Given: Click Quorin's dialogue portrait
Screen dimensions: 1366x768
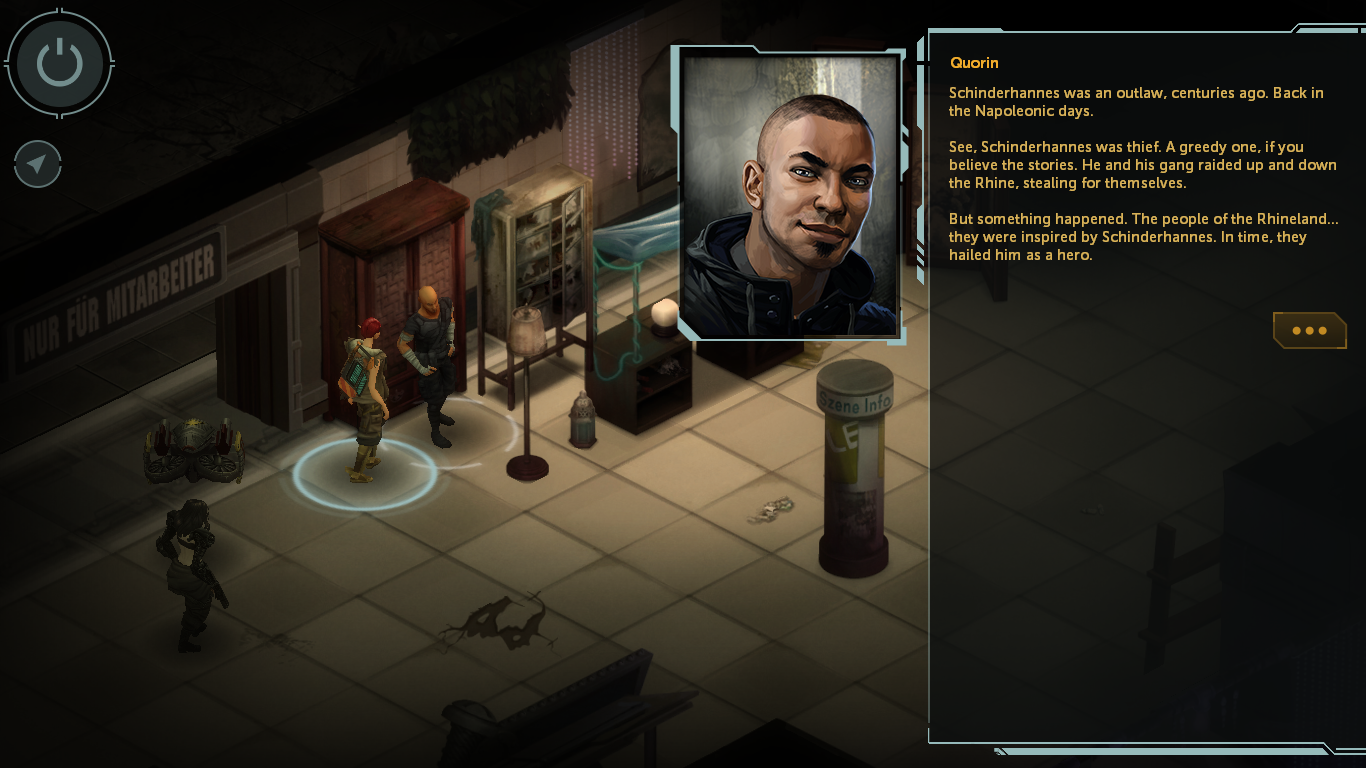Looking at the screenshot, I should [791, 196].
